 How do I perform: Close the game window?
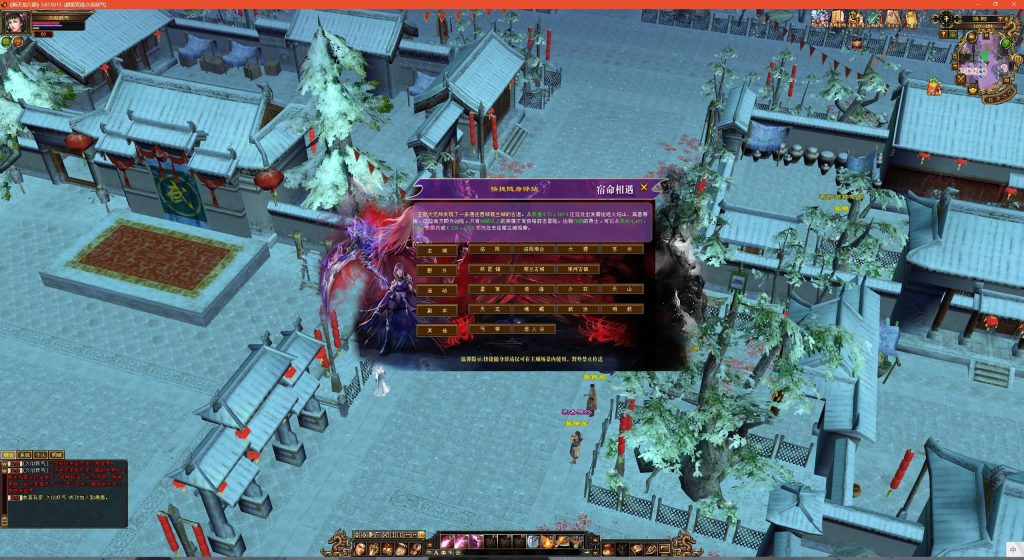[1010, 4]
